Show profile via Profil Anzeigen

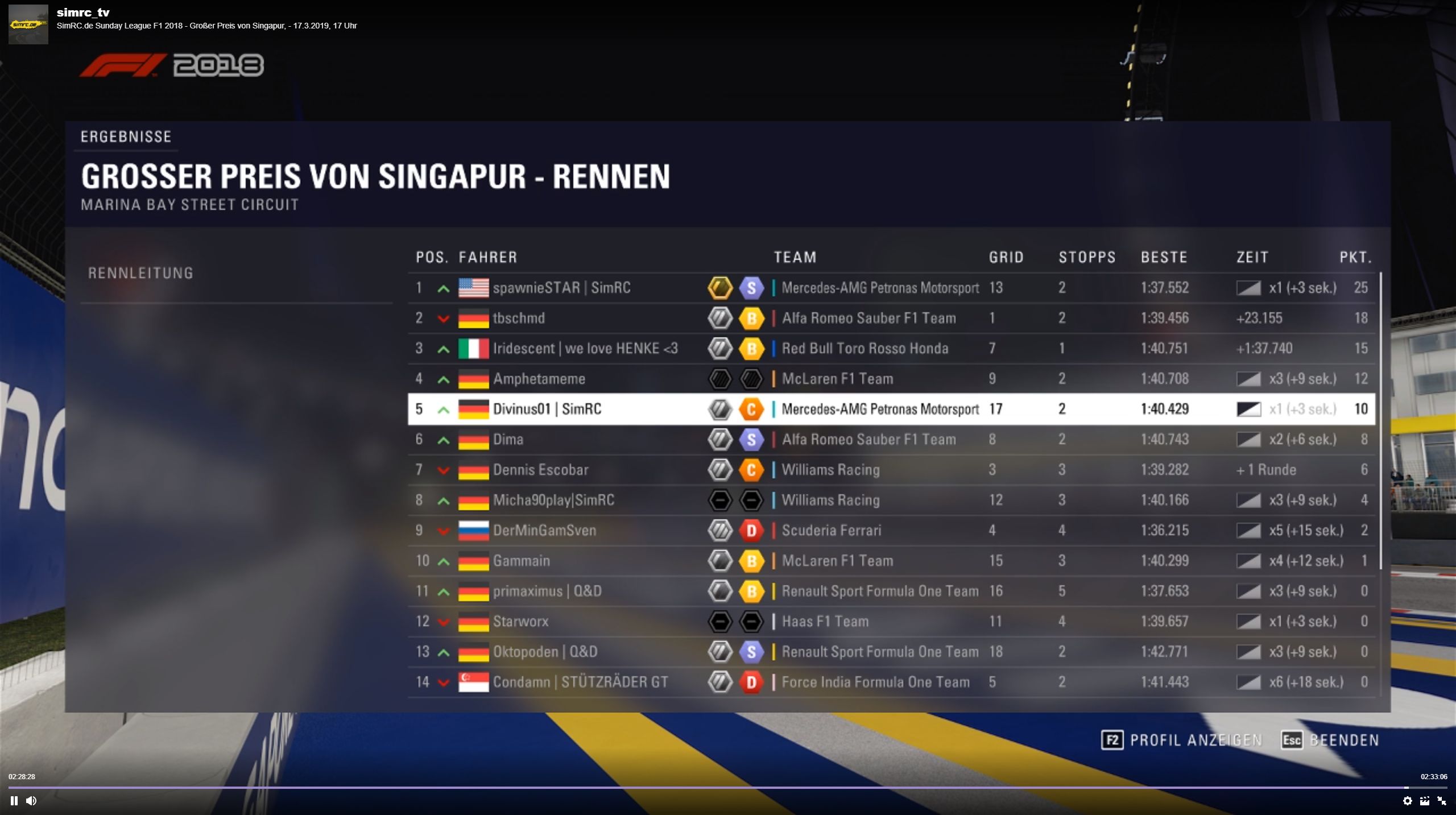pos(1182,740)
